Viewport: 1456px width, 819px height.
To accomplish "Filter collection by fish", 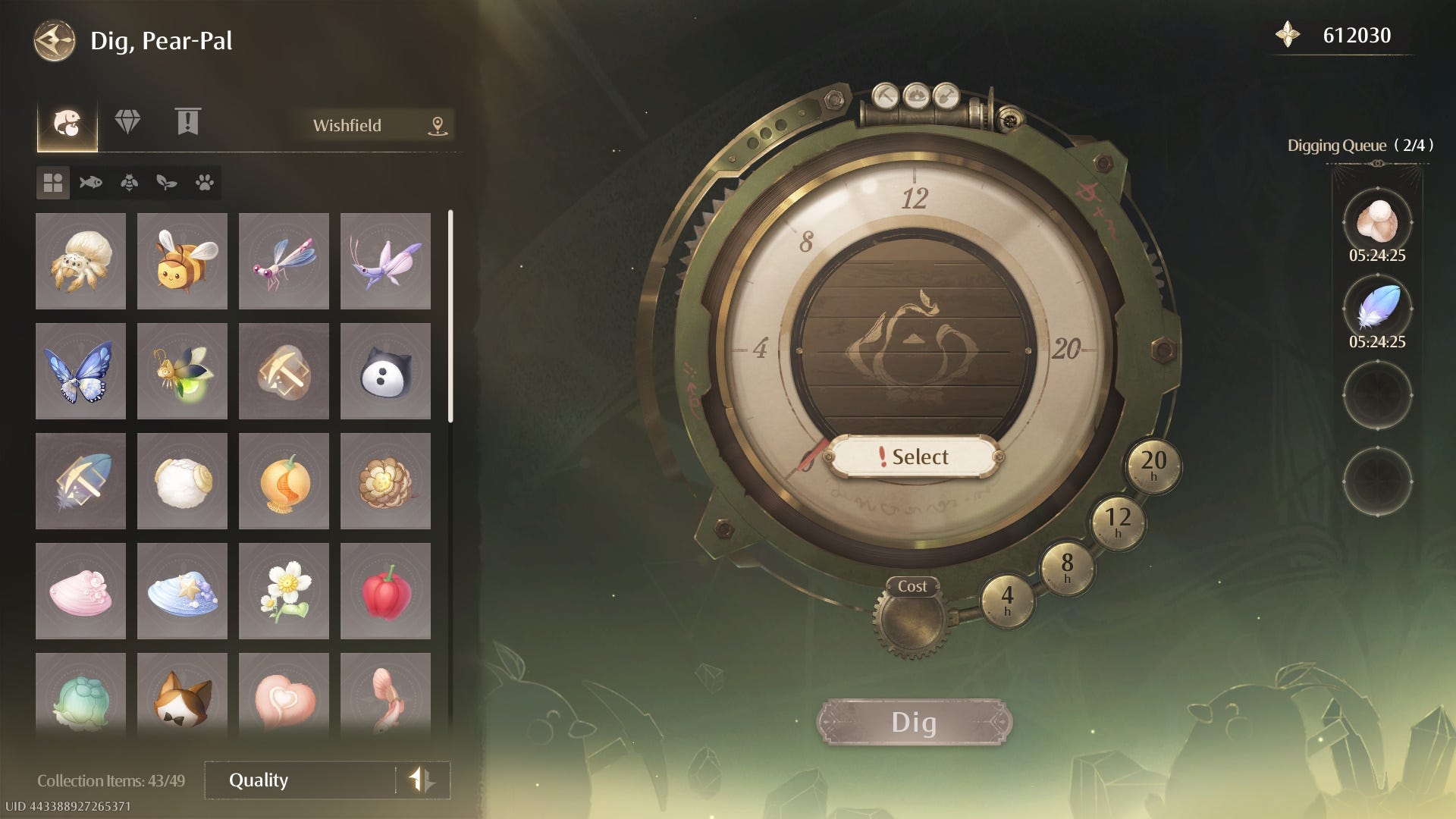I will click(x=91, y=183).
